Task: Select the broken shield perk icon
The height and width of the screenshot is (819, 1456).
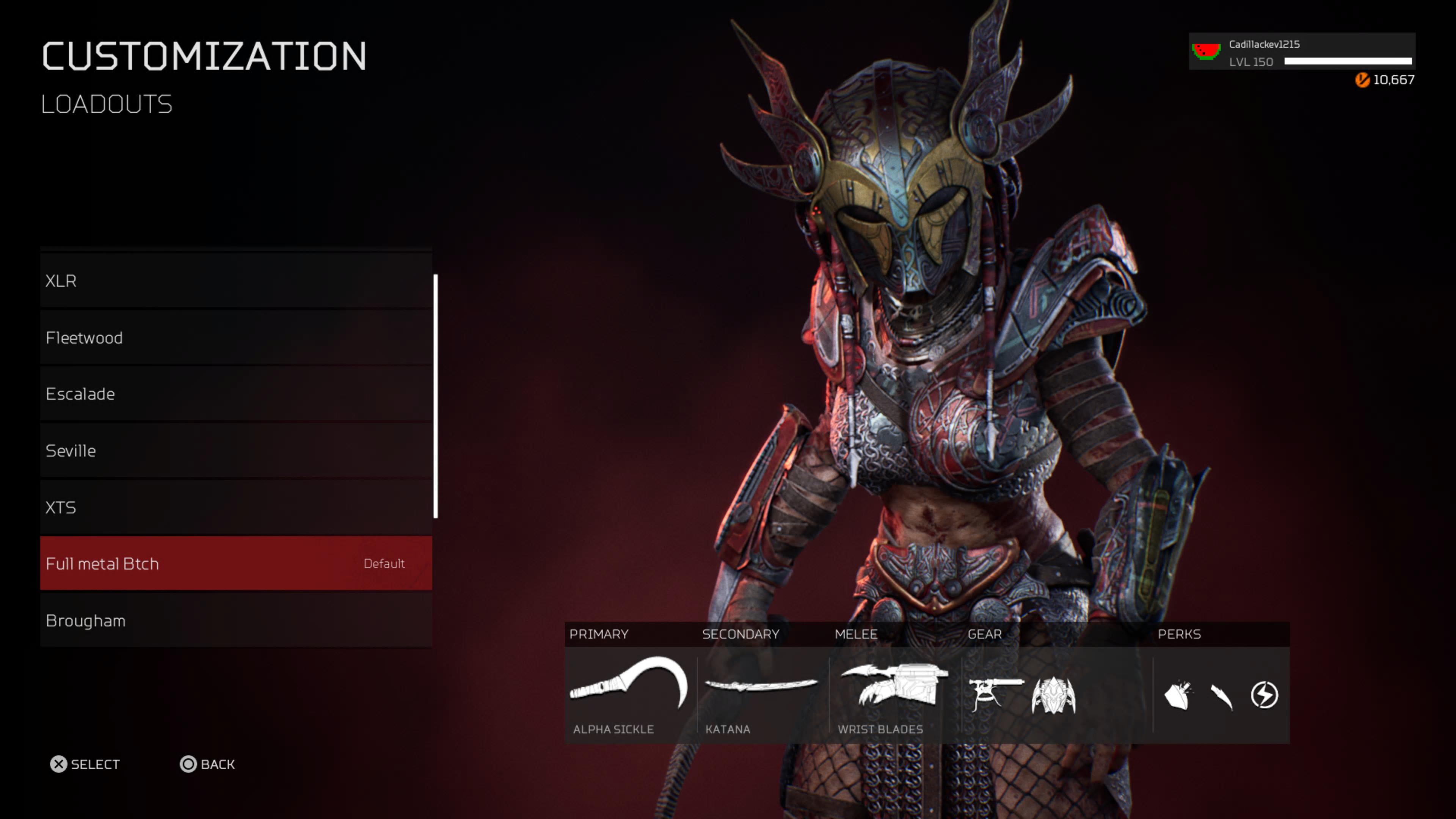Action: pos(1178,695)
